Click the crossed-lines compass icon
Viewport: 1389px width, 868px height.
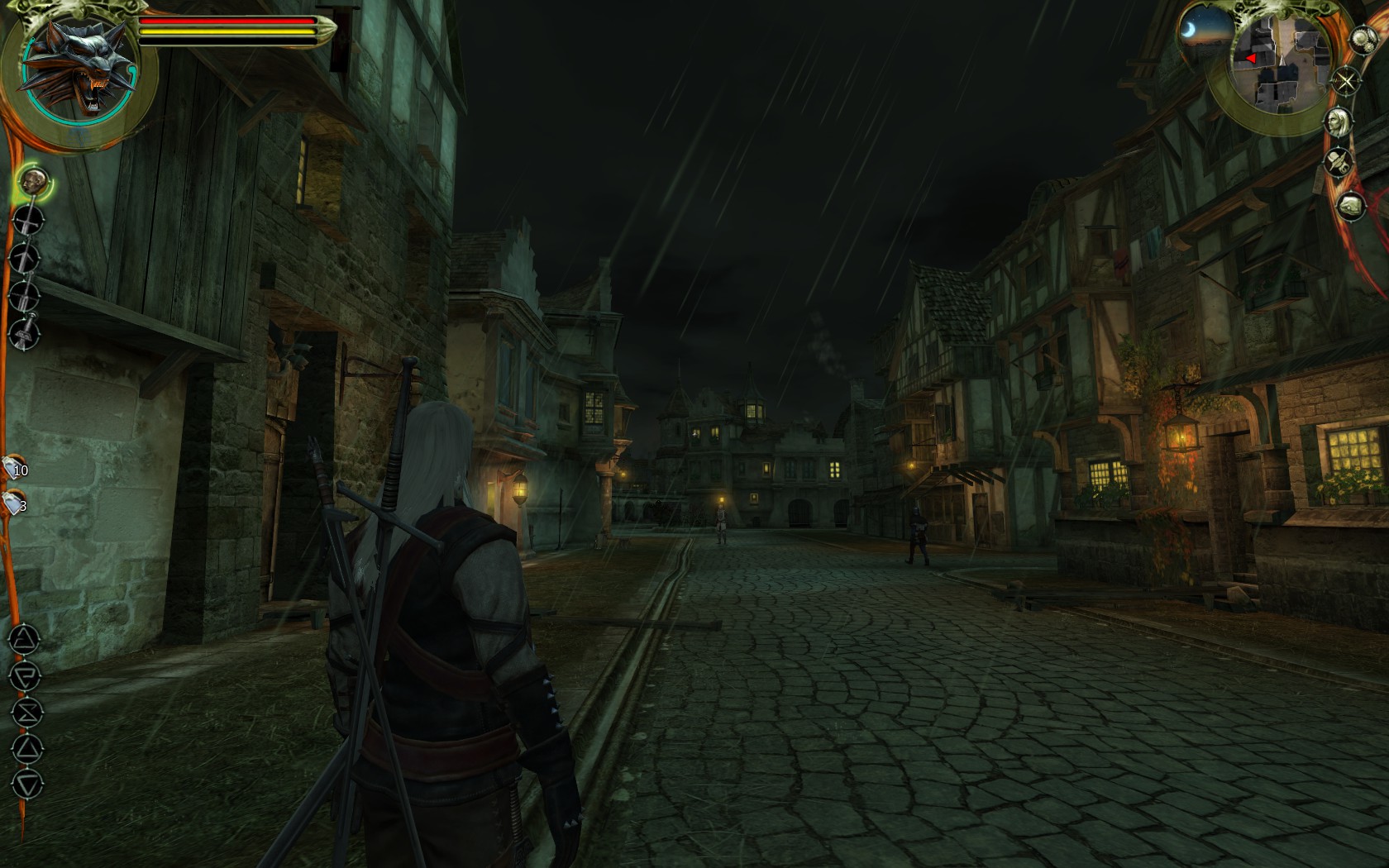pyautogui.click(x=1347, y=81)
